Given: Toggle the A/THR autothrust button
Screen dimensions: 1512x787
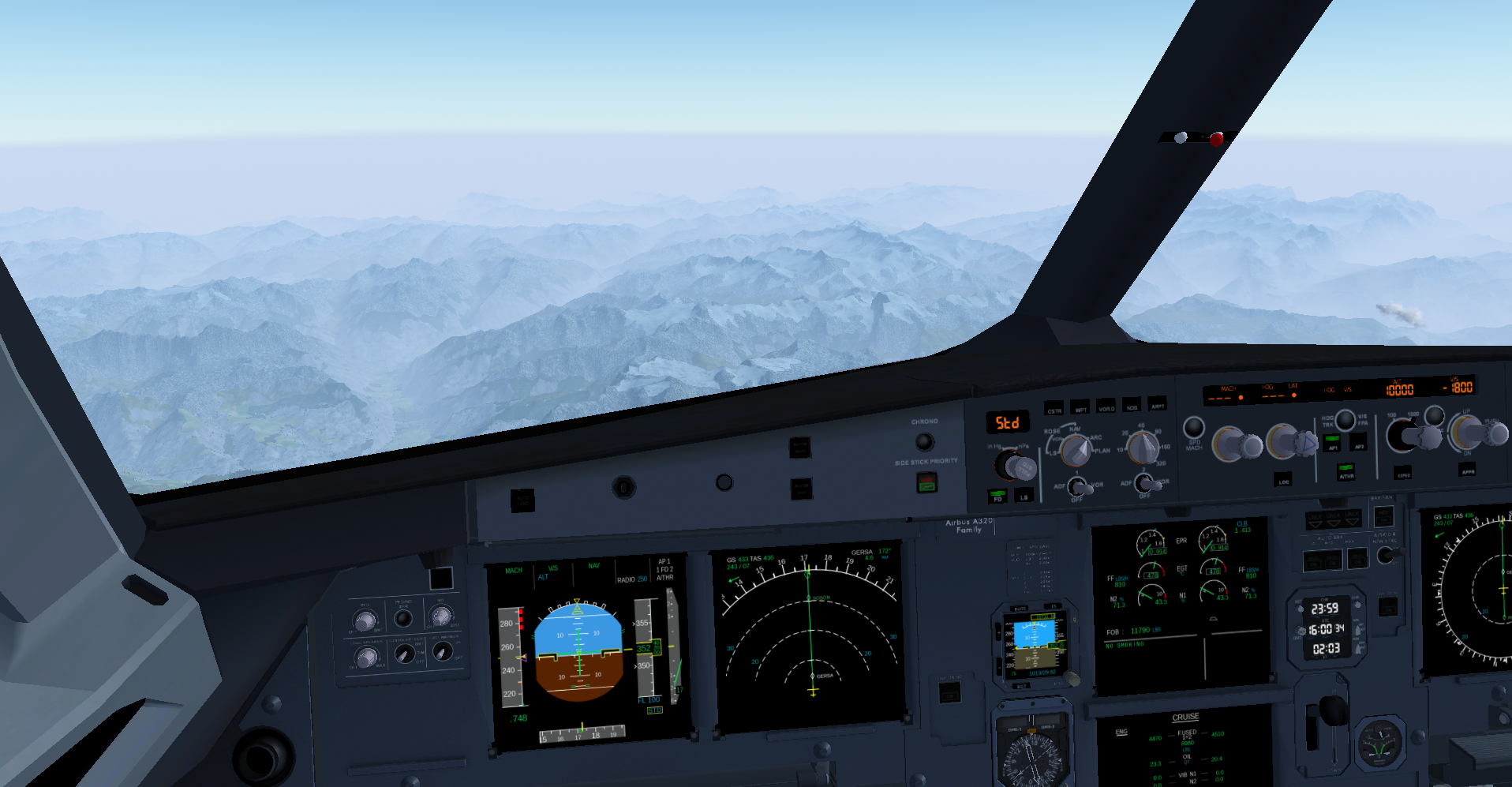Looking at the screenshot, I should coord(1345,472).
